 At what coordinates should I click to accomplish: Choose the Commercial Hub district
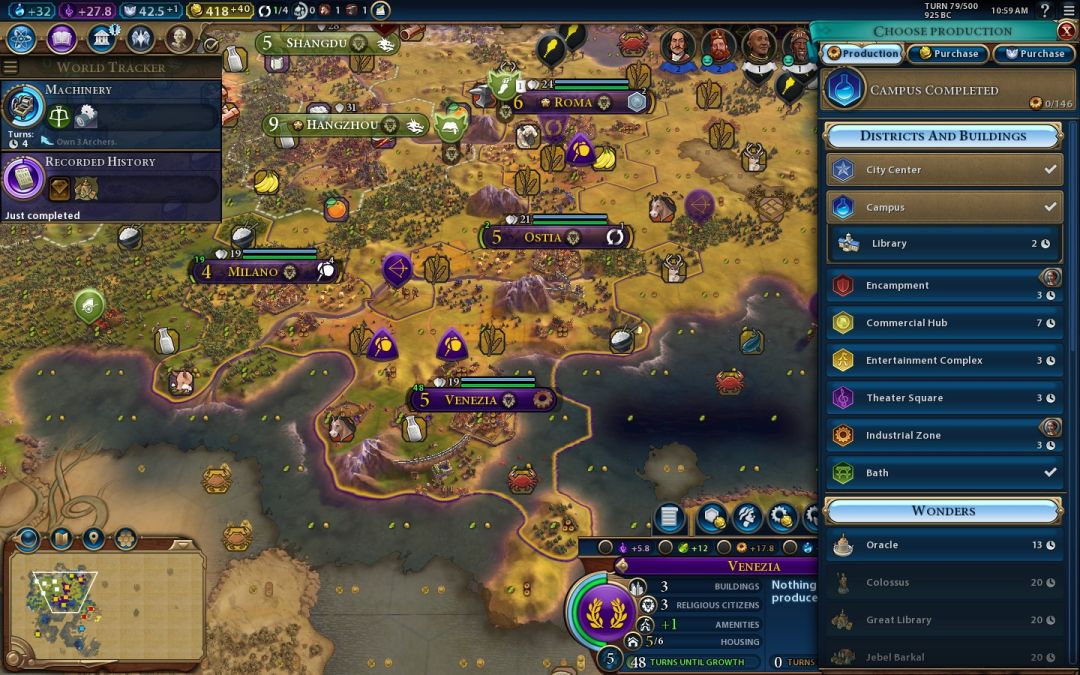[x=944, y=323]
